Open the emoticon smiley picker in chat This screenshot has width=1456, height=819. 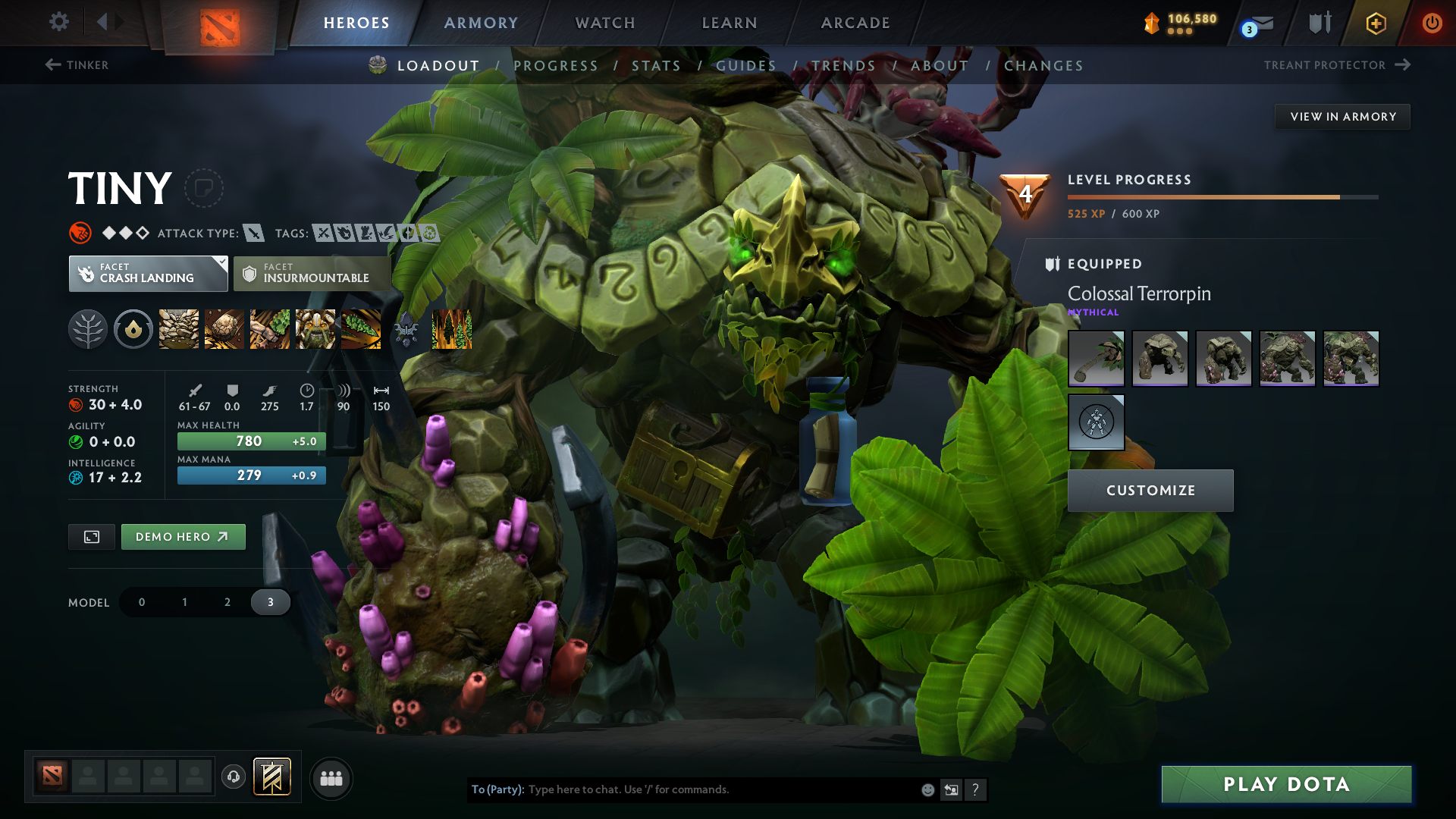[x=927, y=789]
